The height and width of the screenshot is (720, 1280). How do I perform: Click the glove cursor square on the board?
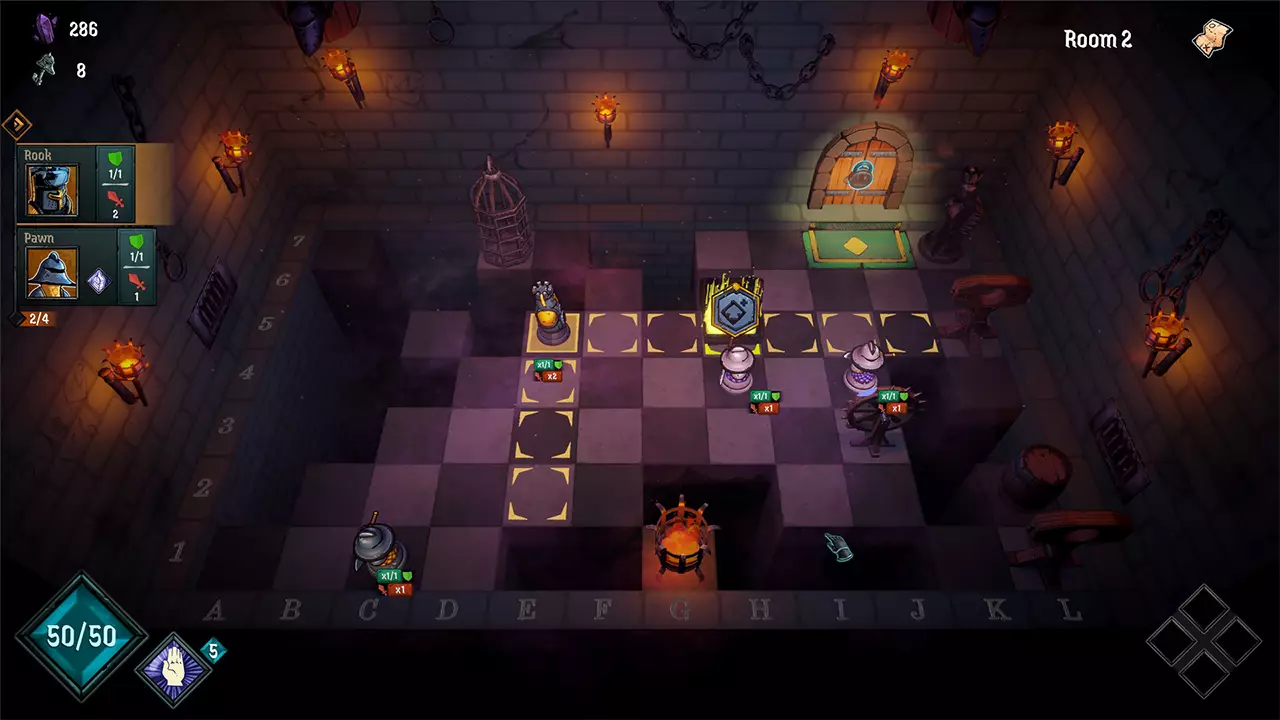point(840,549)
